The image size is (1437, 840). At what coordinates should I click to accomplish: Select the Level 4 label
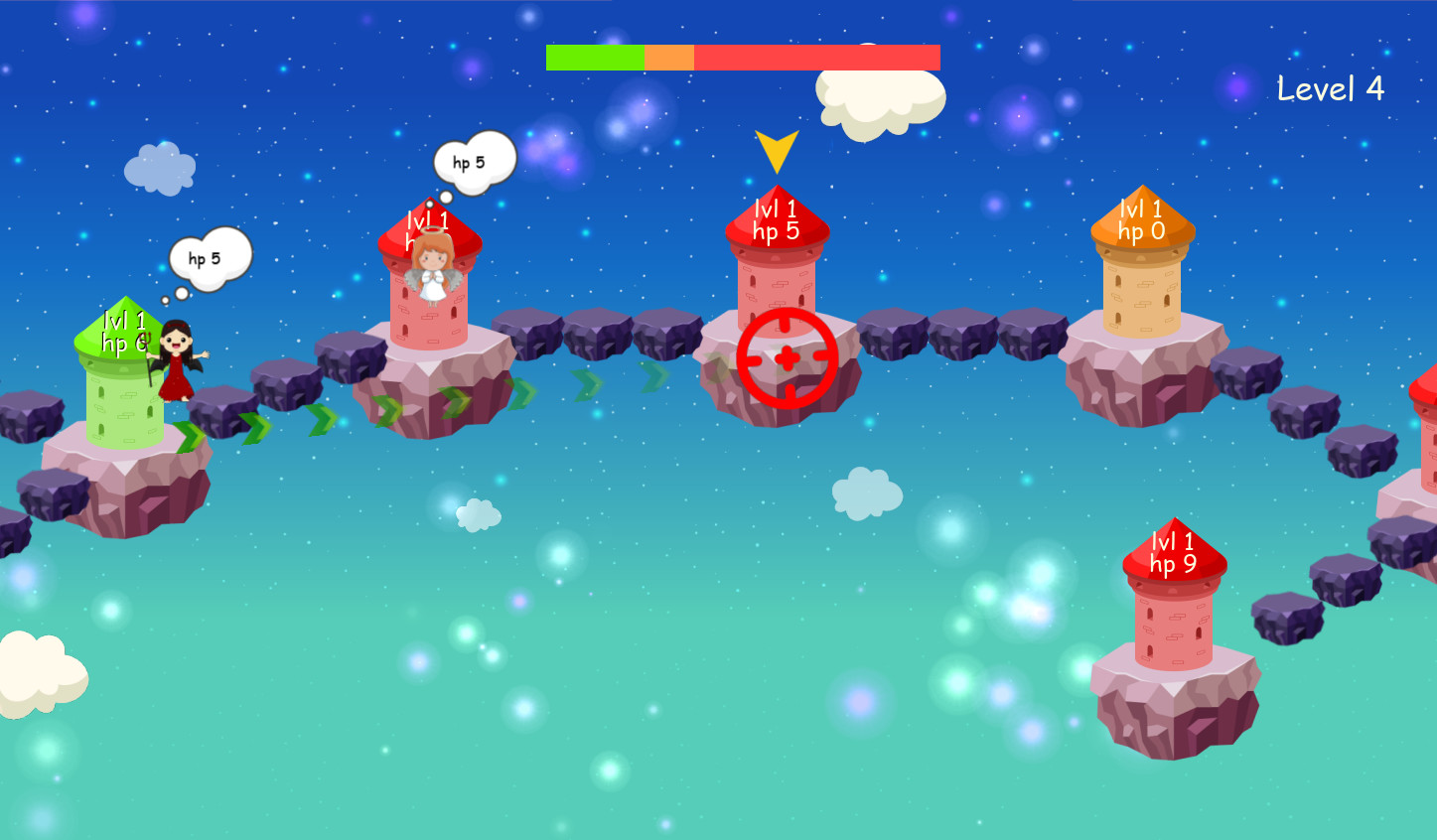(1330, 87)
